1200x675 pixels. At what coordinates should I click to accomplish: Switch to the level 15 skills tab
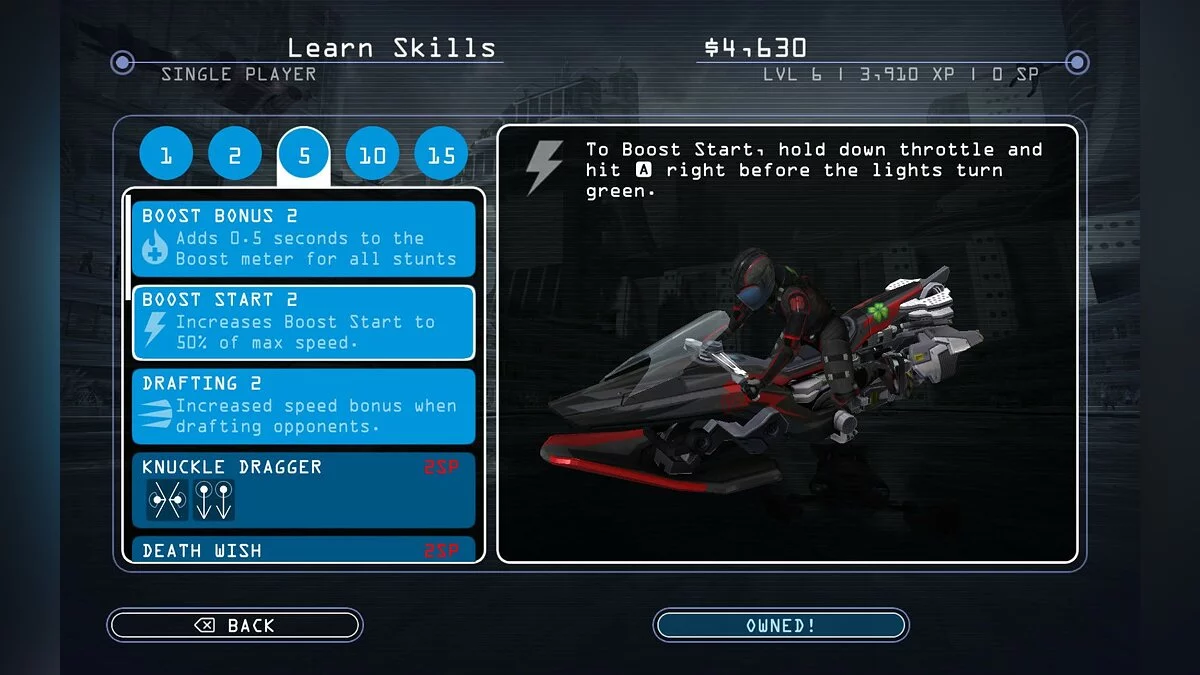[x=441, y=155]
